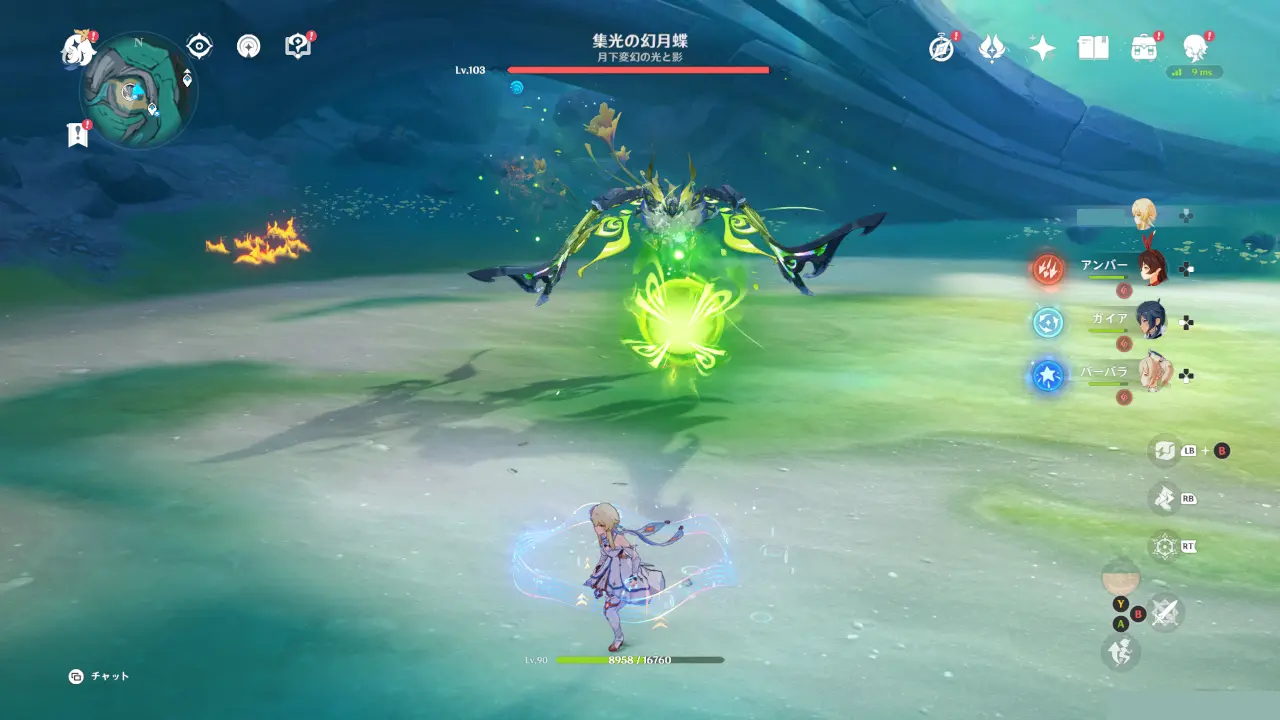Open the Paimon menu
1280x720 pixels.
tap(76, 49)
